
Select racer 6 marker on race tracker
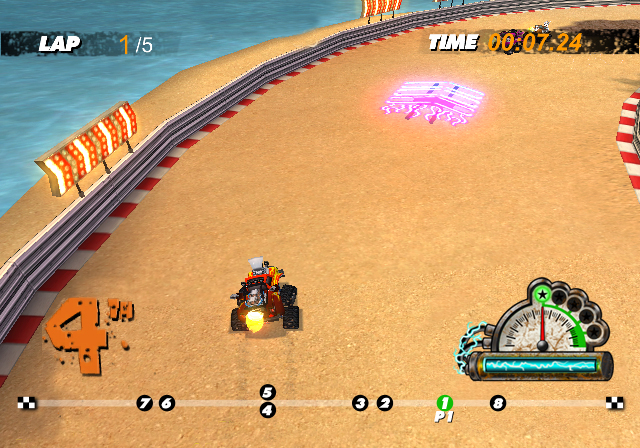167,403
